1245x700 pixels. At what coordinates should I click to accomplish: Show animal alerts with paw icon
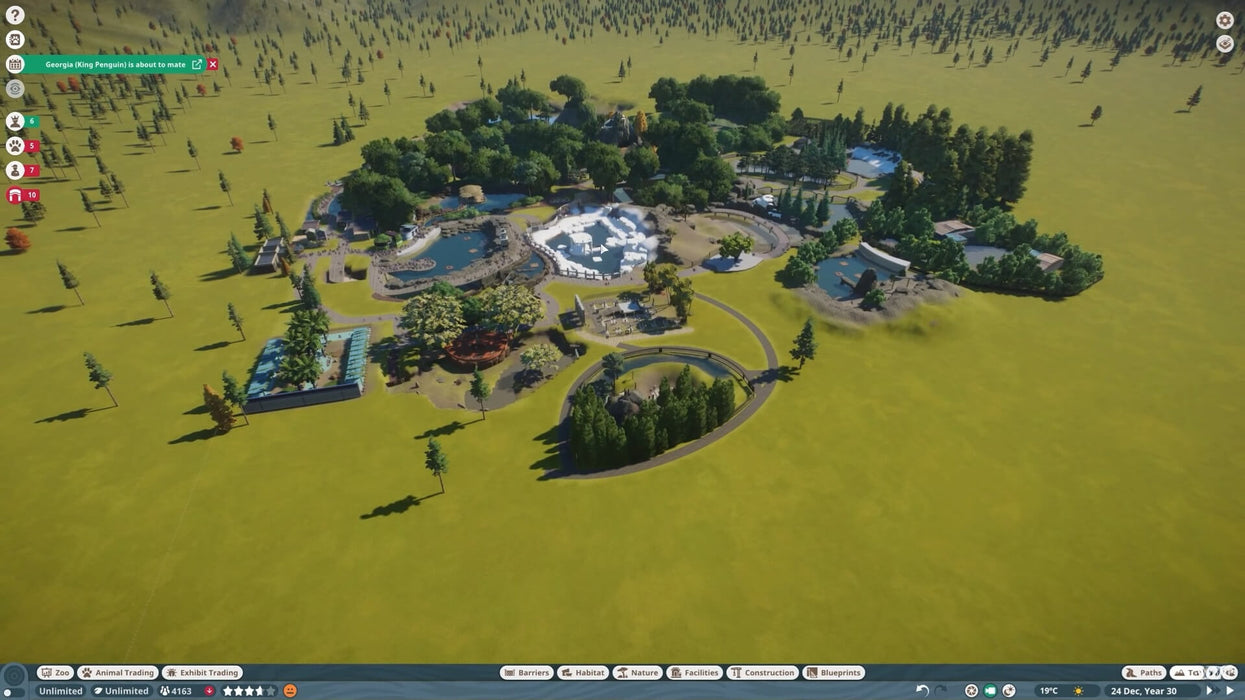15,146
